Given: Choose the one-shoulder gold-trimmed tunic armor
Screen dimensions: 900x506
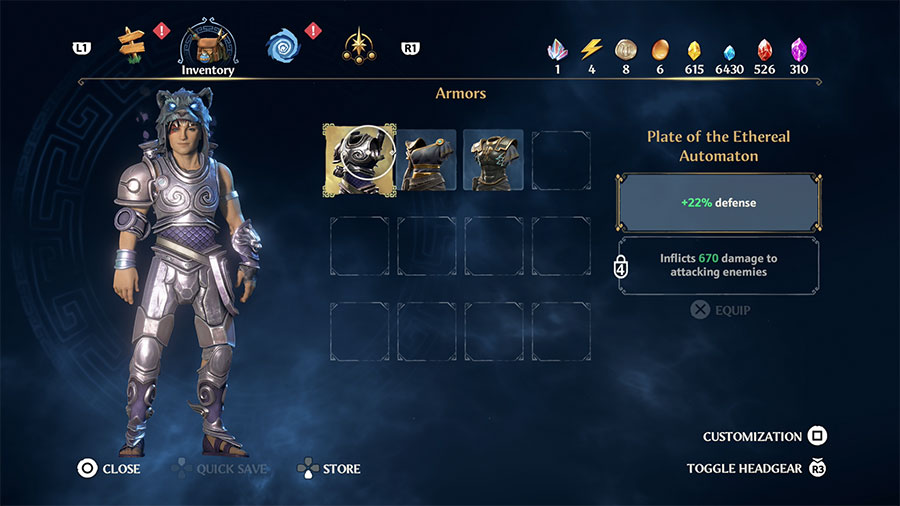Looking at the screenshot, I should click(x=428, y=160).
